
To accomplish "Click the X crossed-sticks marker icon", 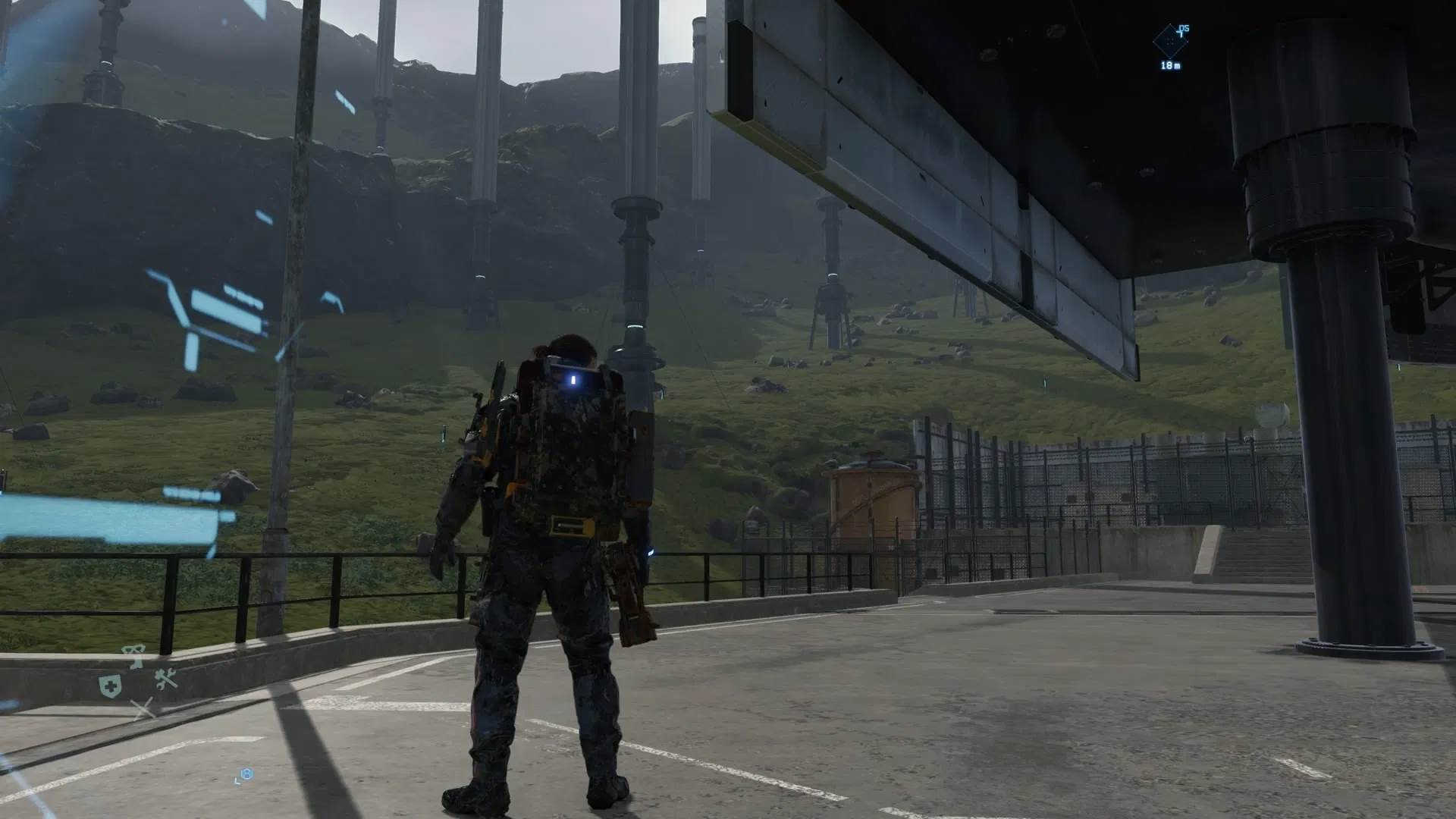I will coord(143,708).
